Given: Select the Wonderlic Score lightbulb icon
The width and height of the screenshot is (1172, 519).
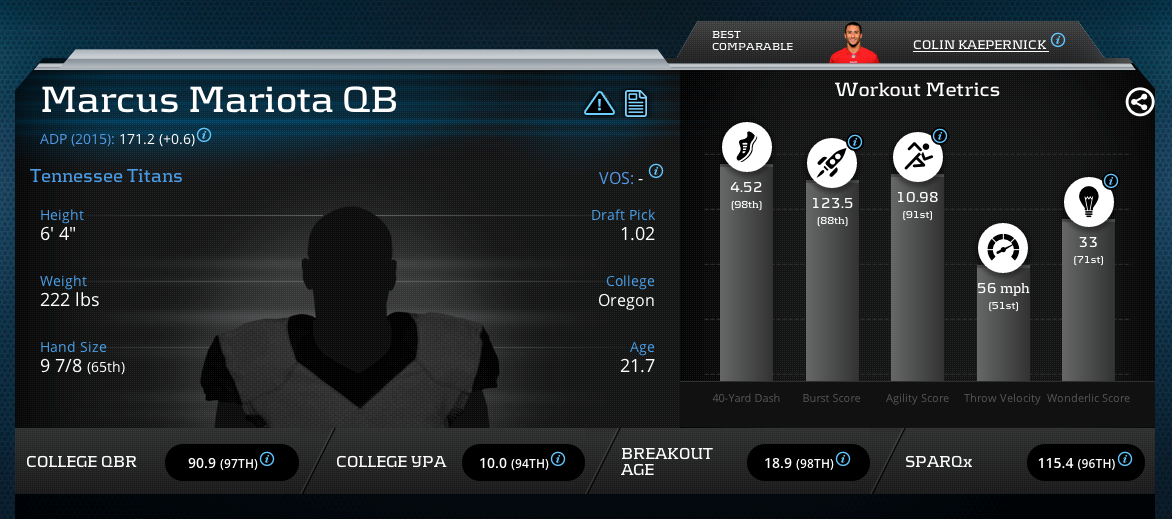Looking at the screenshot, I should coord(1087,202).
